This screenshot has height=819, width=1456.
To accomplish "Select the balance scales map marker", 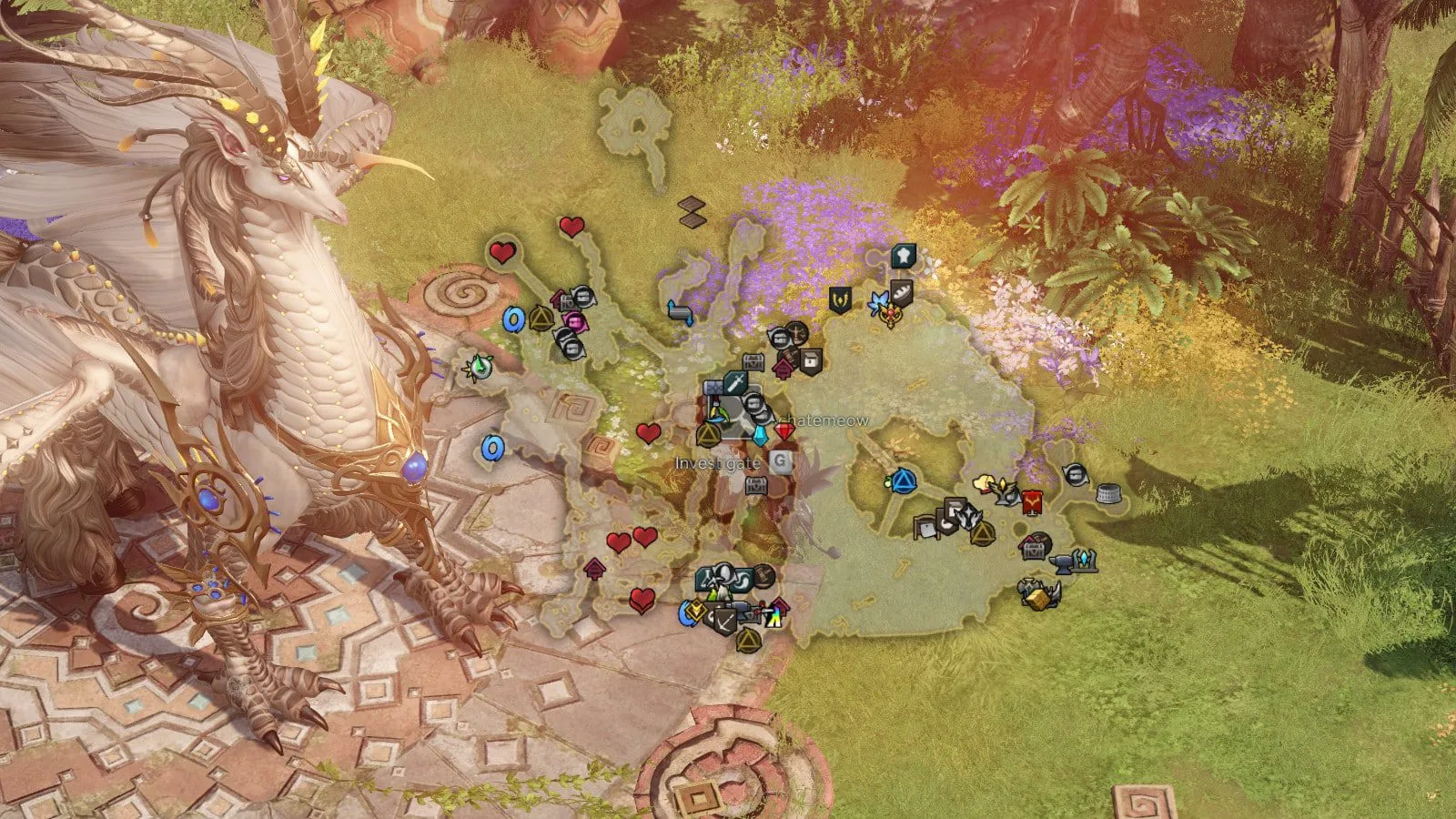I will coord(798,333).
